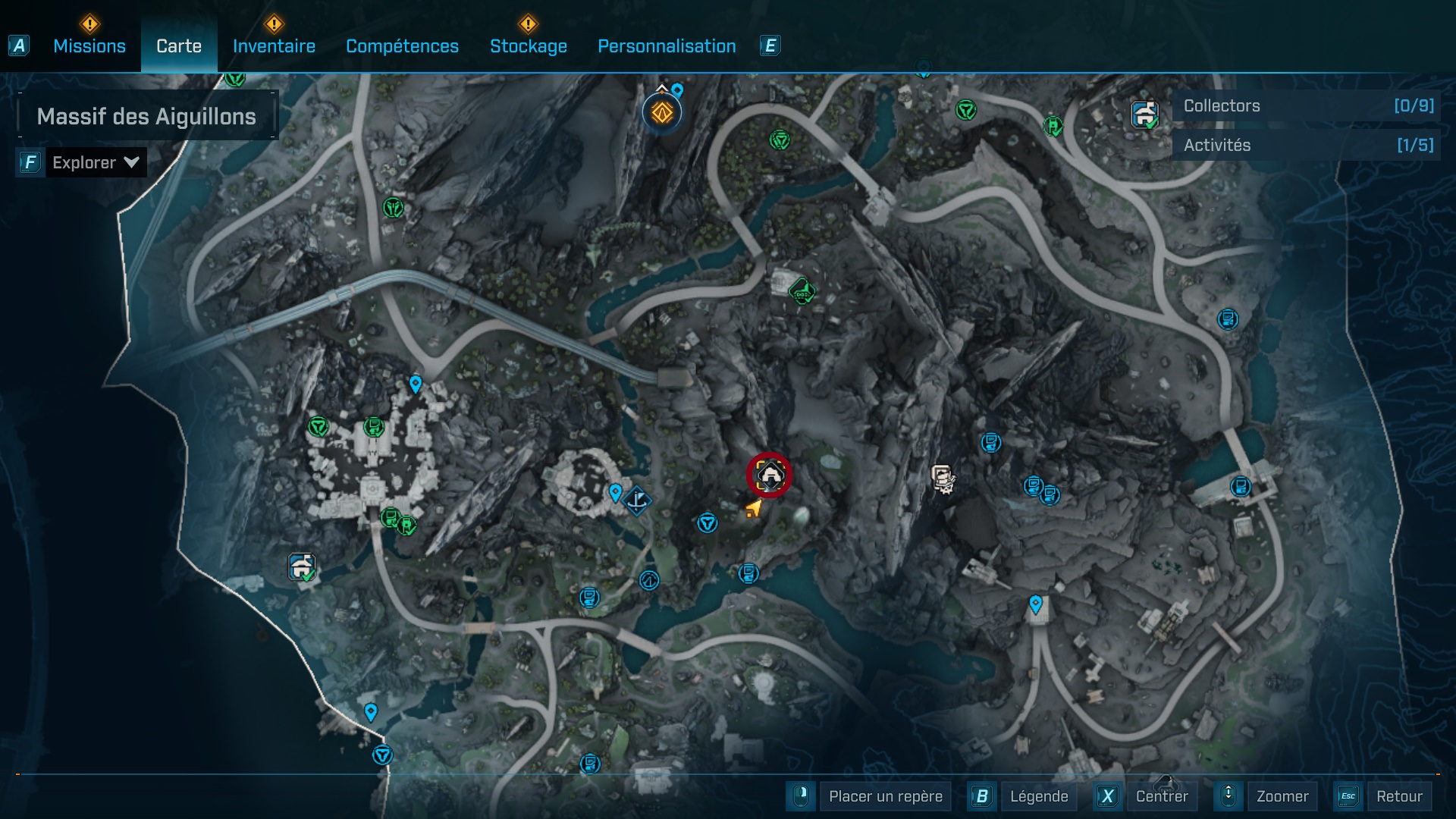Click the Zoomer map control
1456x819 pixels.
(x=1282, y=796)
